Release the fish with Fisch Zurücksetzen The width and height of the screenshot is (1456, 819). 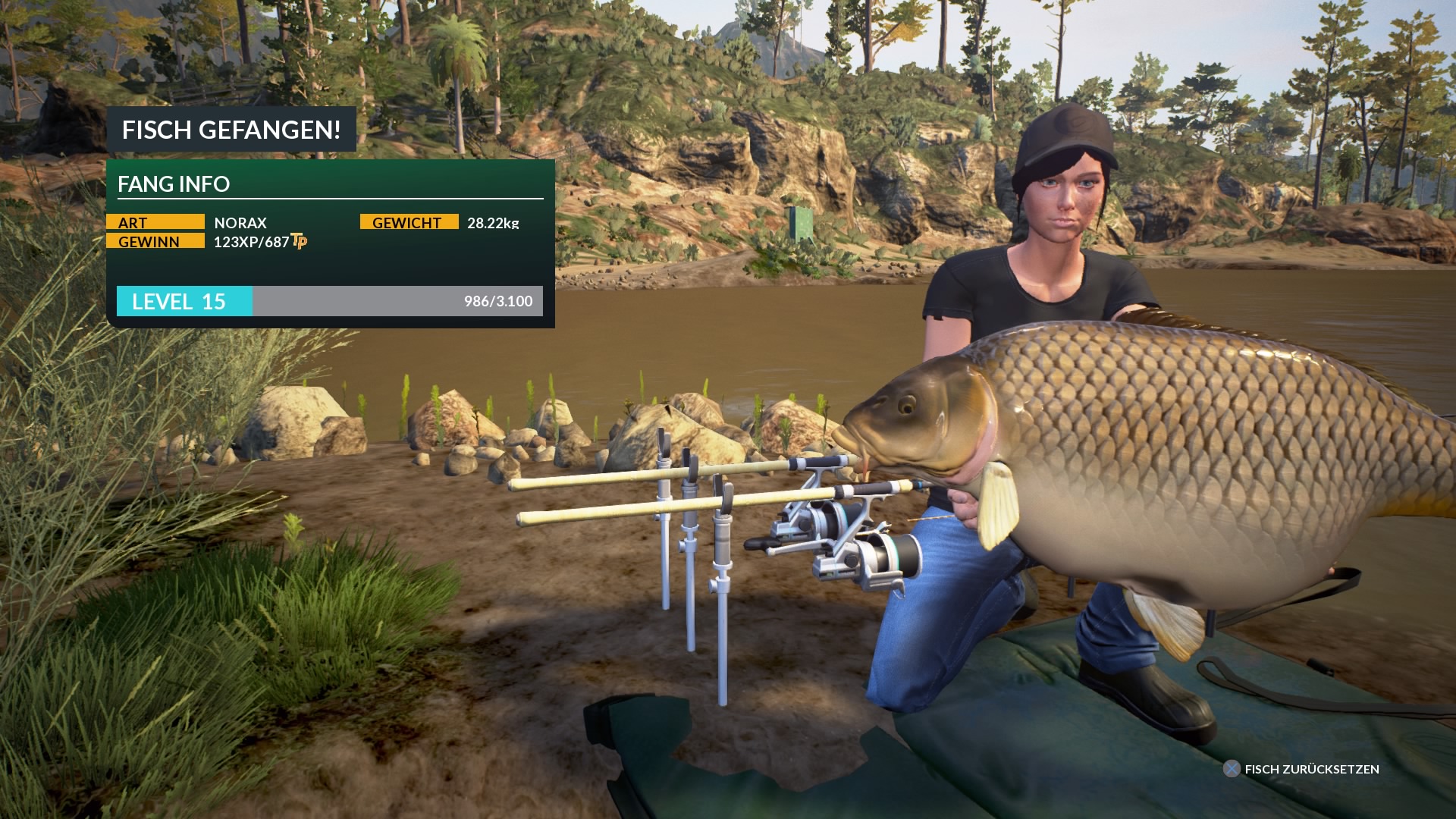coord(1301,769)
